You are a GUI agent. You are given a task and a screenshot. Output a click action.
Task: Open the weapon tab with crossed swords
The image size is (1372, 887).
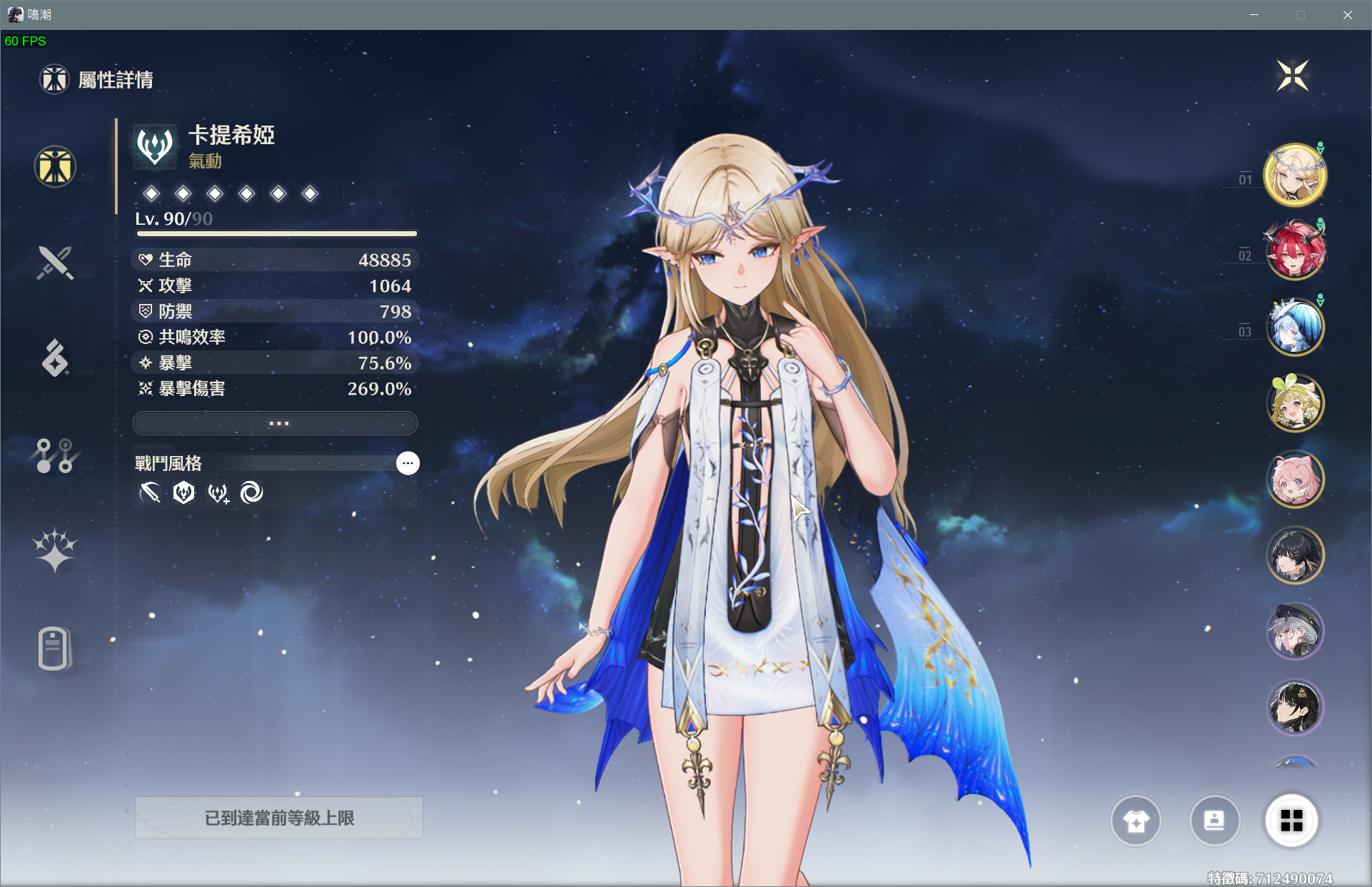55,263
